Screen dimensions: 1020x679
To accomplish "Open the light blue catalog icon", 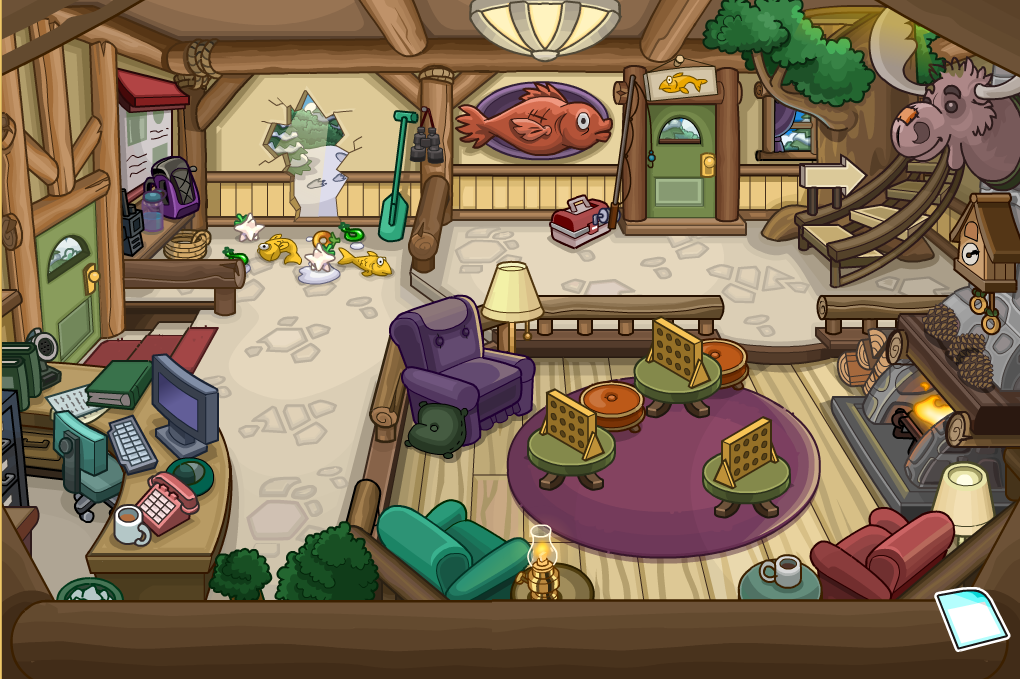I will [x=971, y=618].
